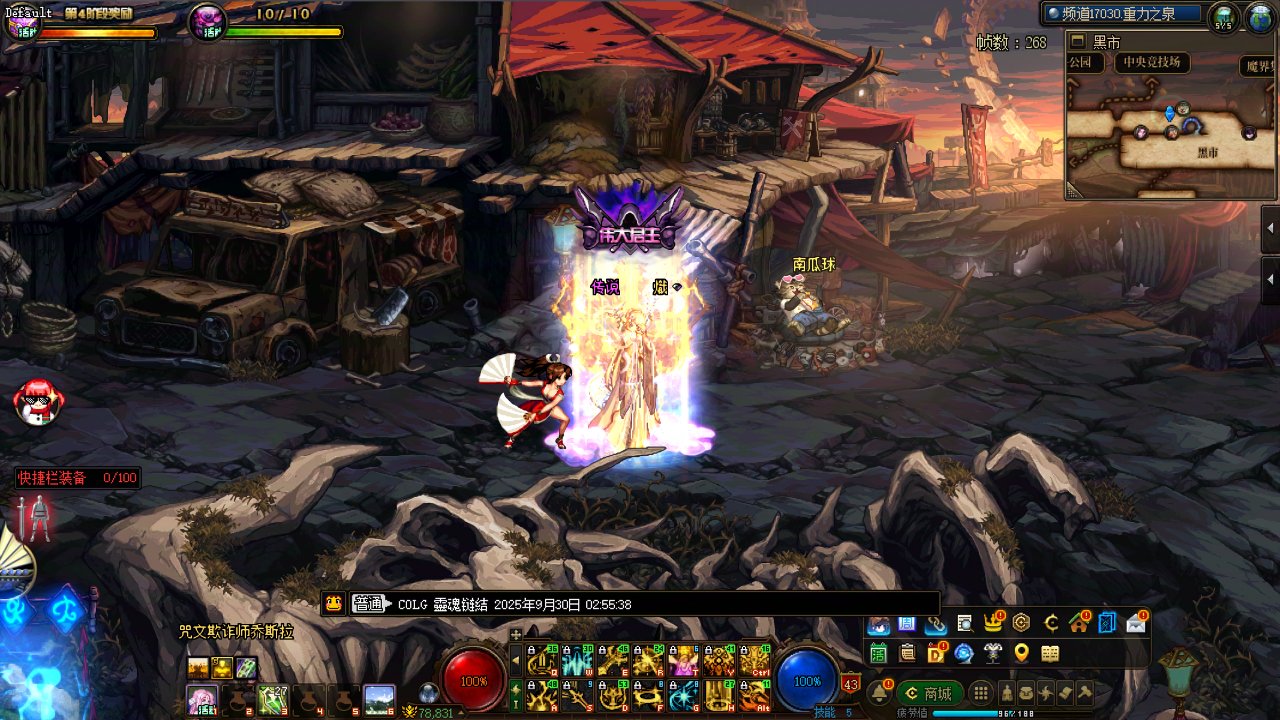Open the mail envelope icon
The width and height of the screenshot is (1280, 720).
[x=1136, y=624]
